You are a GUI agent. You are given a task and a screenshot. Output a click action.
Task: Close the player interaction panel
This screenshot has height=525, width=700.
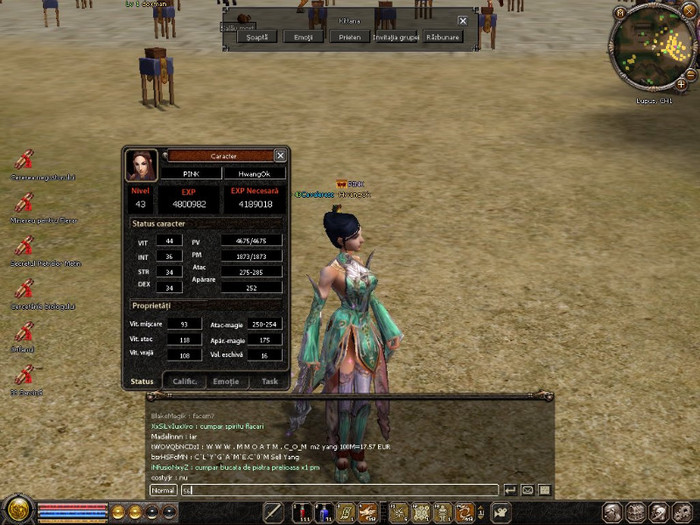(462, 20)
